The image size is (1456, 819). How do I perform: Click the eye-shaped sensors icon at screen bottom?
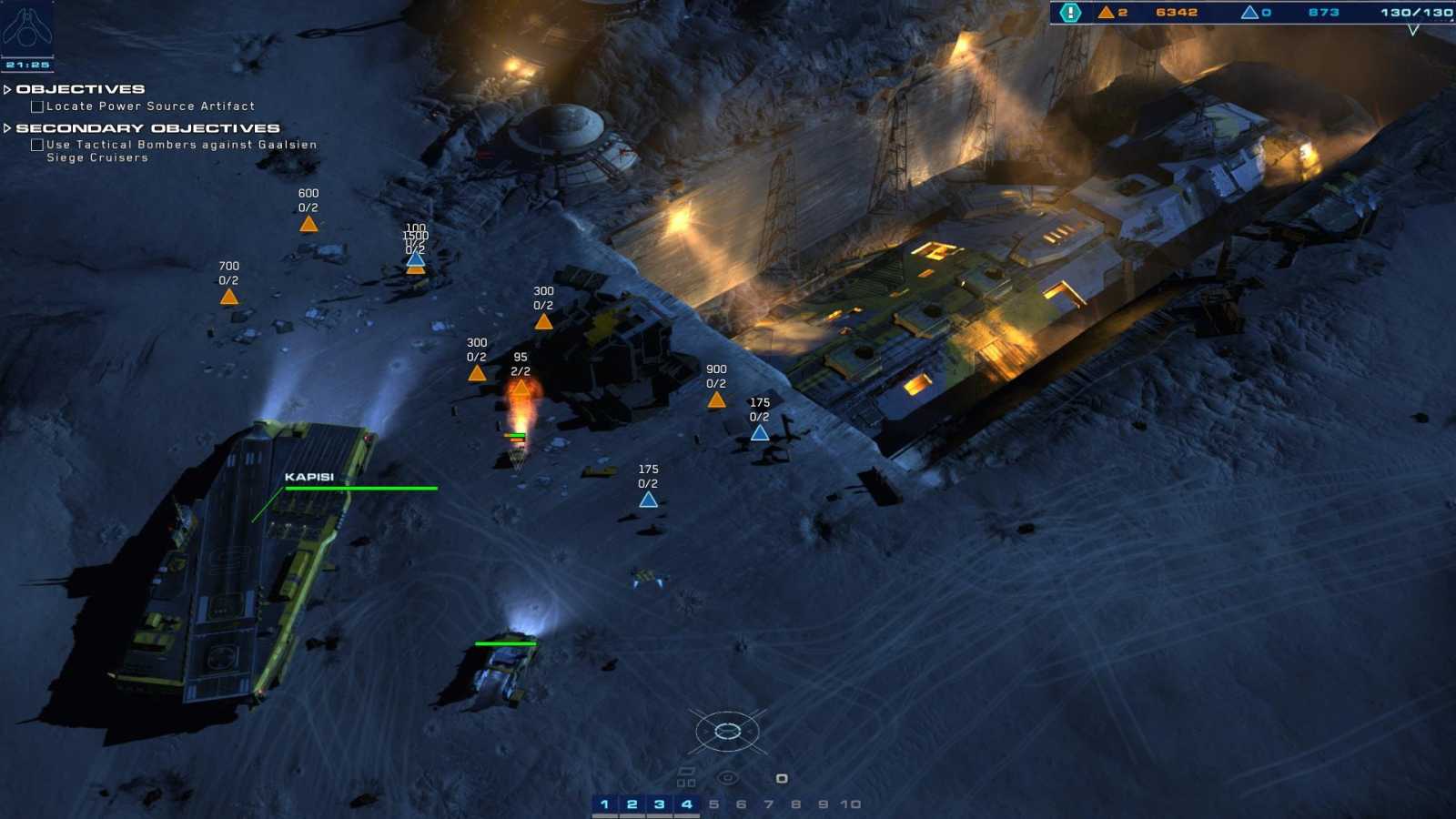coord(728,777)
